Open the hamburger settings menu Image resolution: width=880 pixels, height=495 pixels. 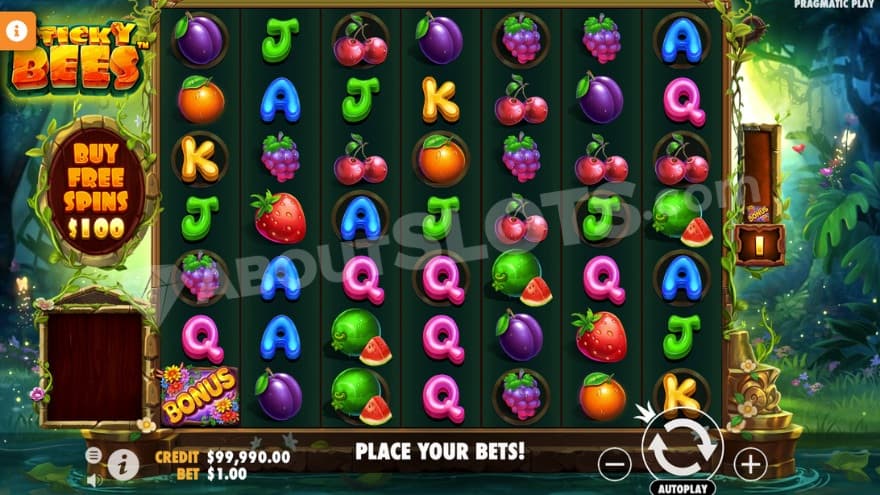coord(93,454)
